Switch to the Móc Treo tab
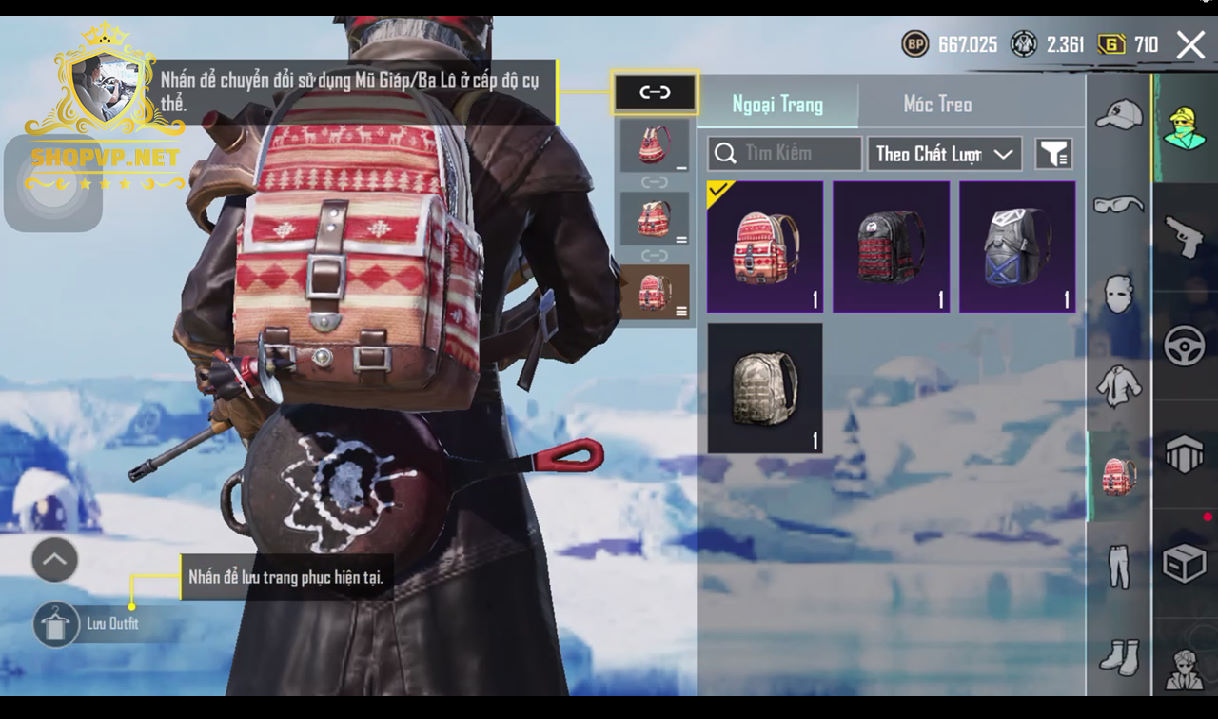This screenshot has height=719, width=1218. pos(937,104)
